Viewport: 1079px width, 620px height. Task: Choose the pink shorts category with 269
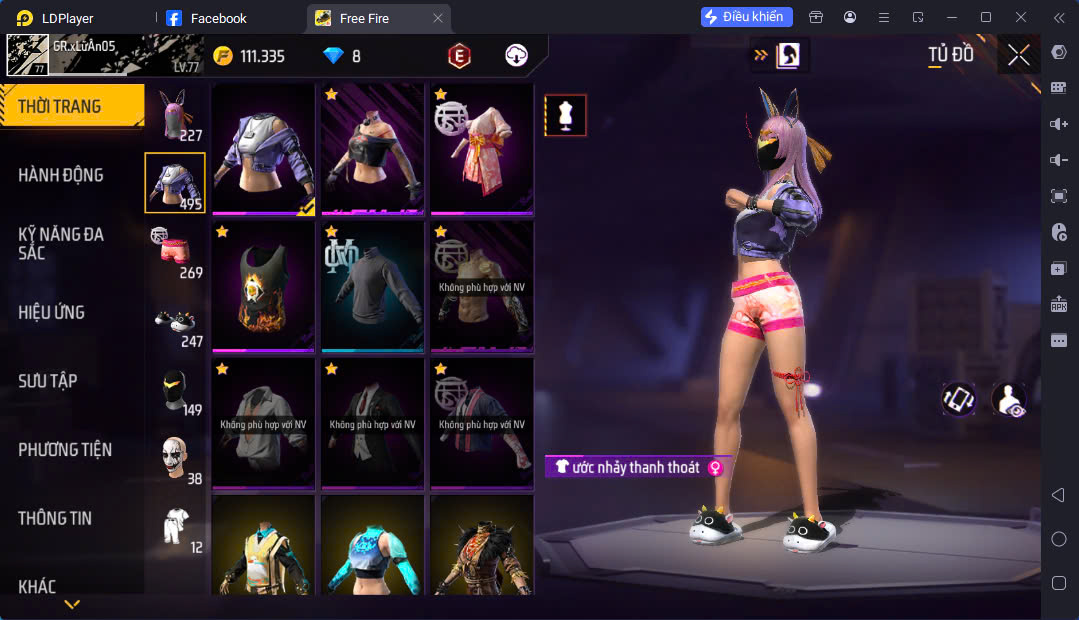176,252
